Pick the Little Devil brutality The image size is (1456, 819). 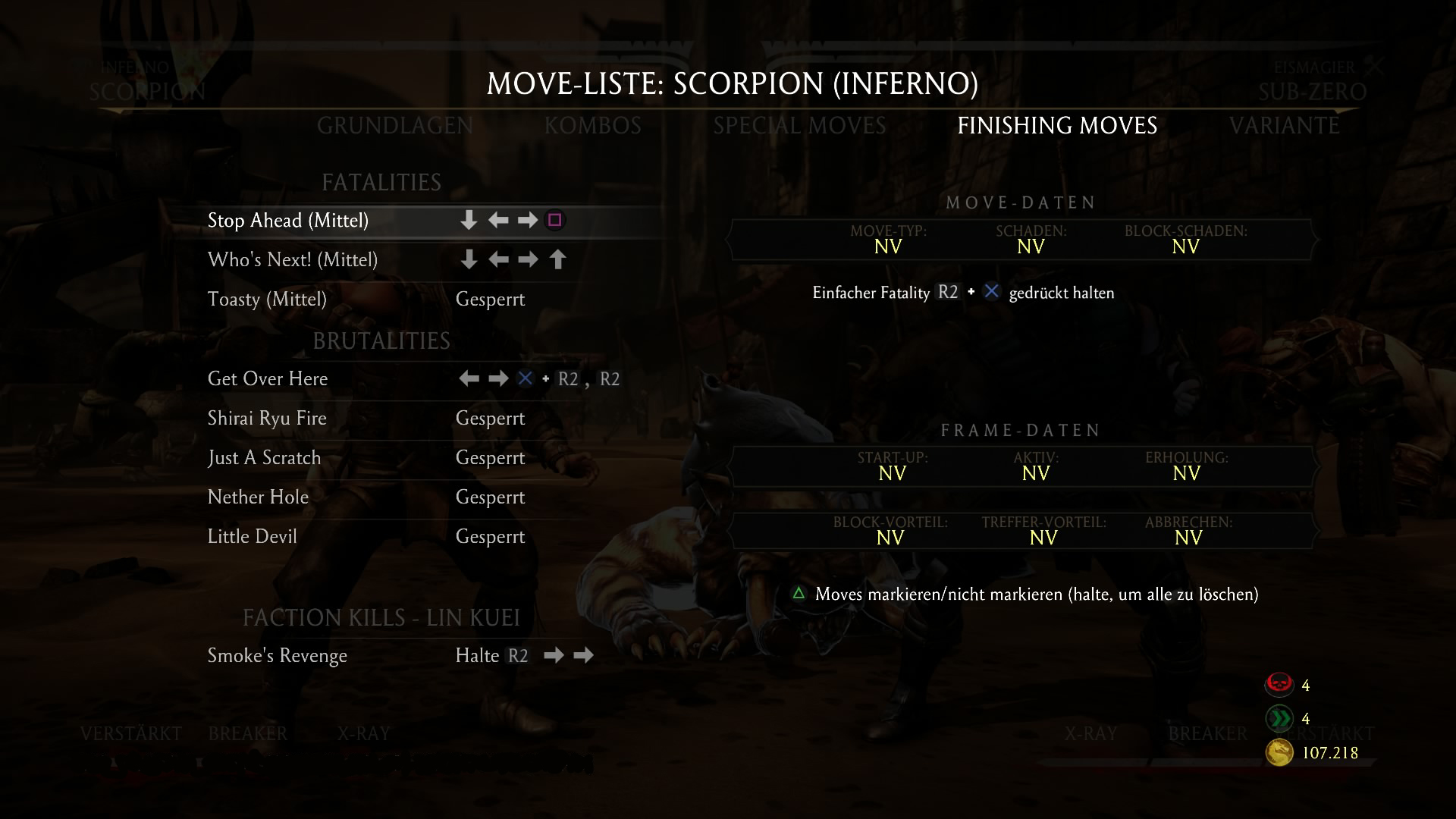tap(252, 537)
